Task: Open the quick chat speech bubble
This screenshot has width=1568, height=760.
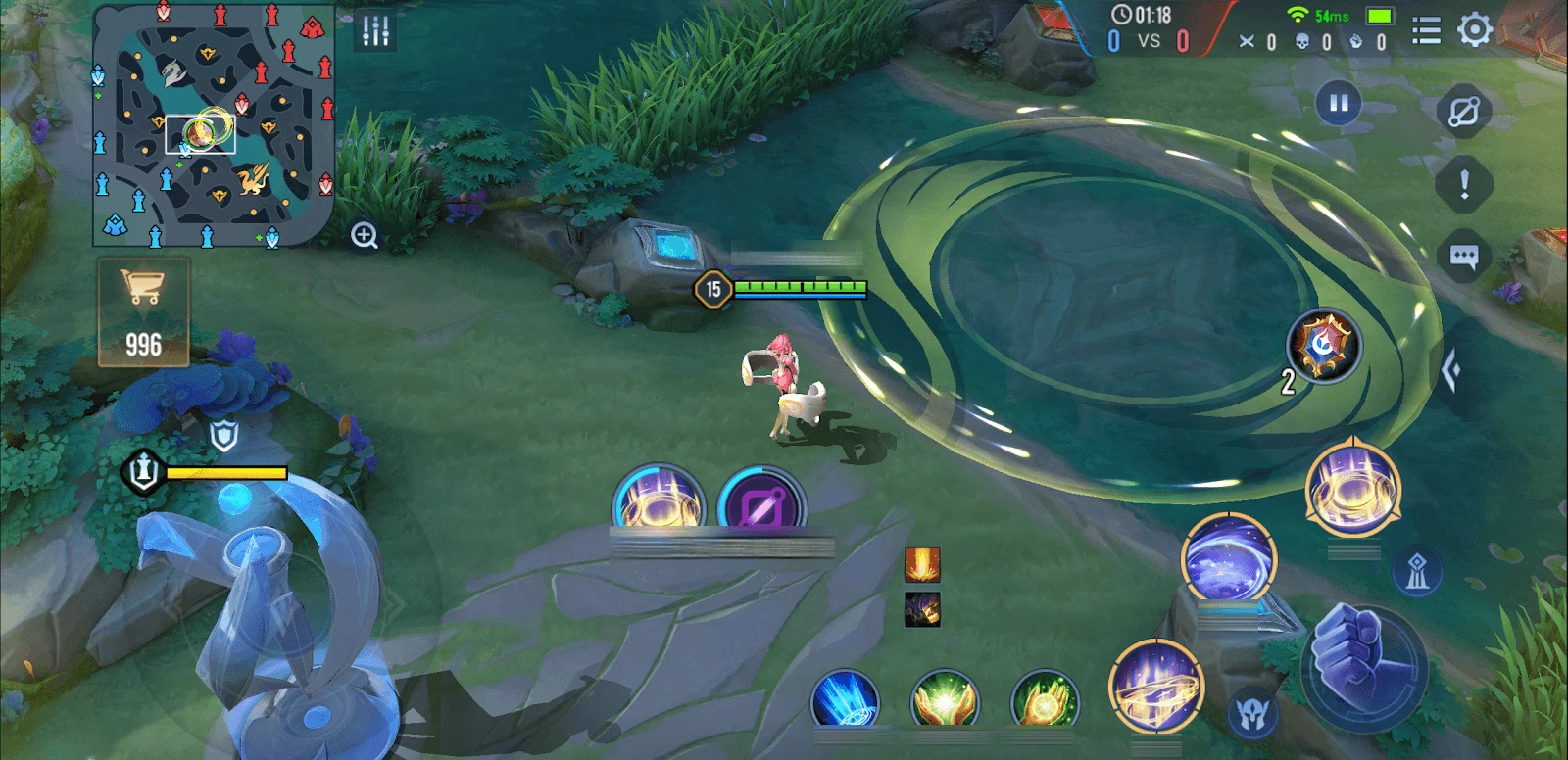Action: tap(1463, 257)
